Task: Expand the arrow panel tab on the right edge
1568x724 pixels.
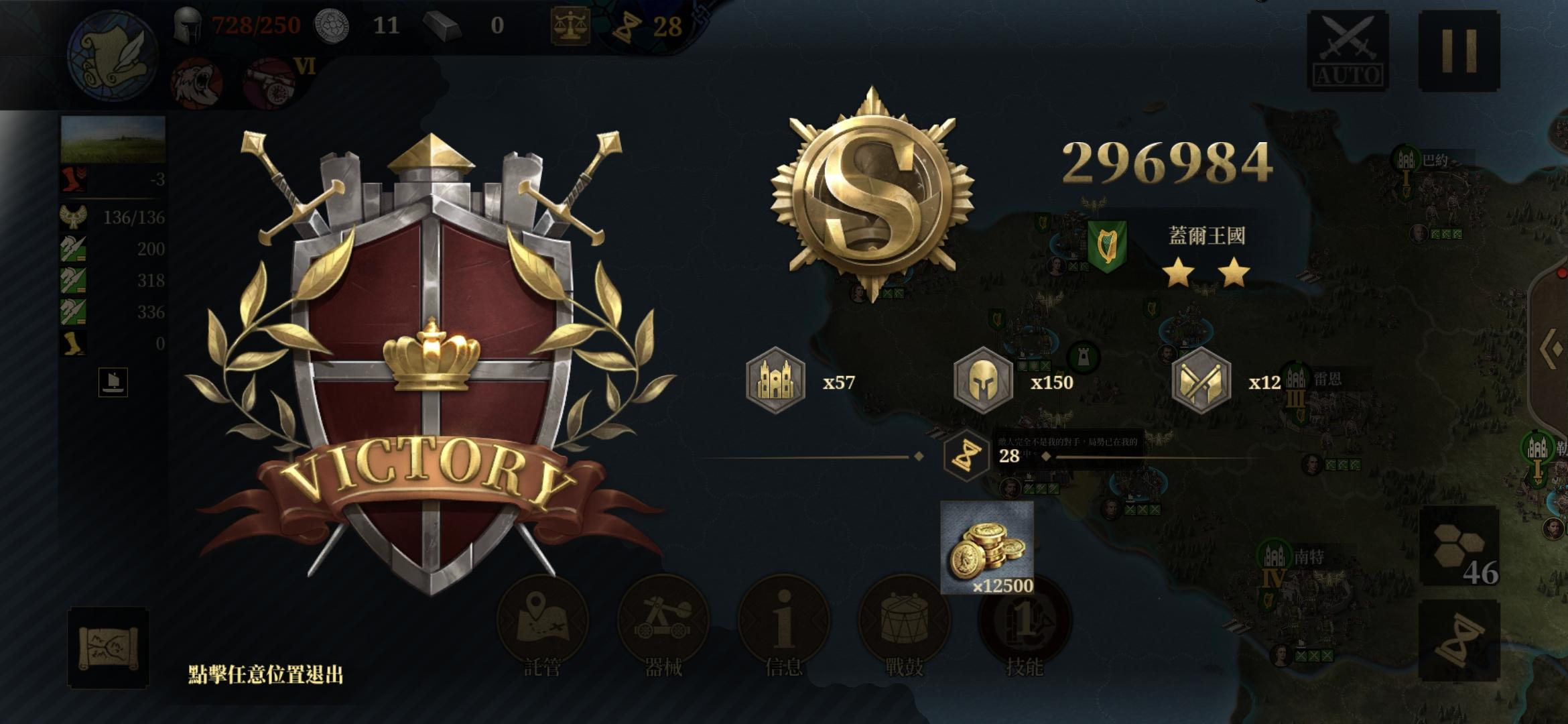Action: tap(1551, 349)
